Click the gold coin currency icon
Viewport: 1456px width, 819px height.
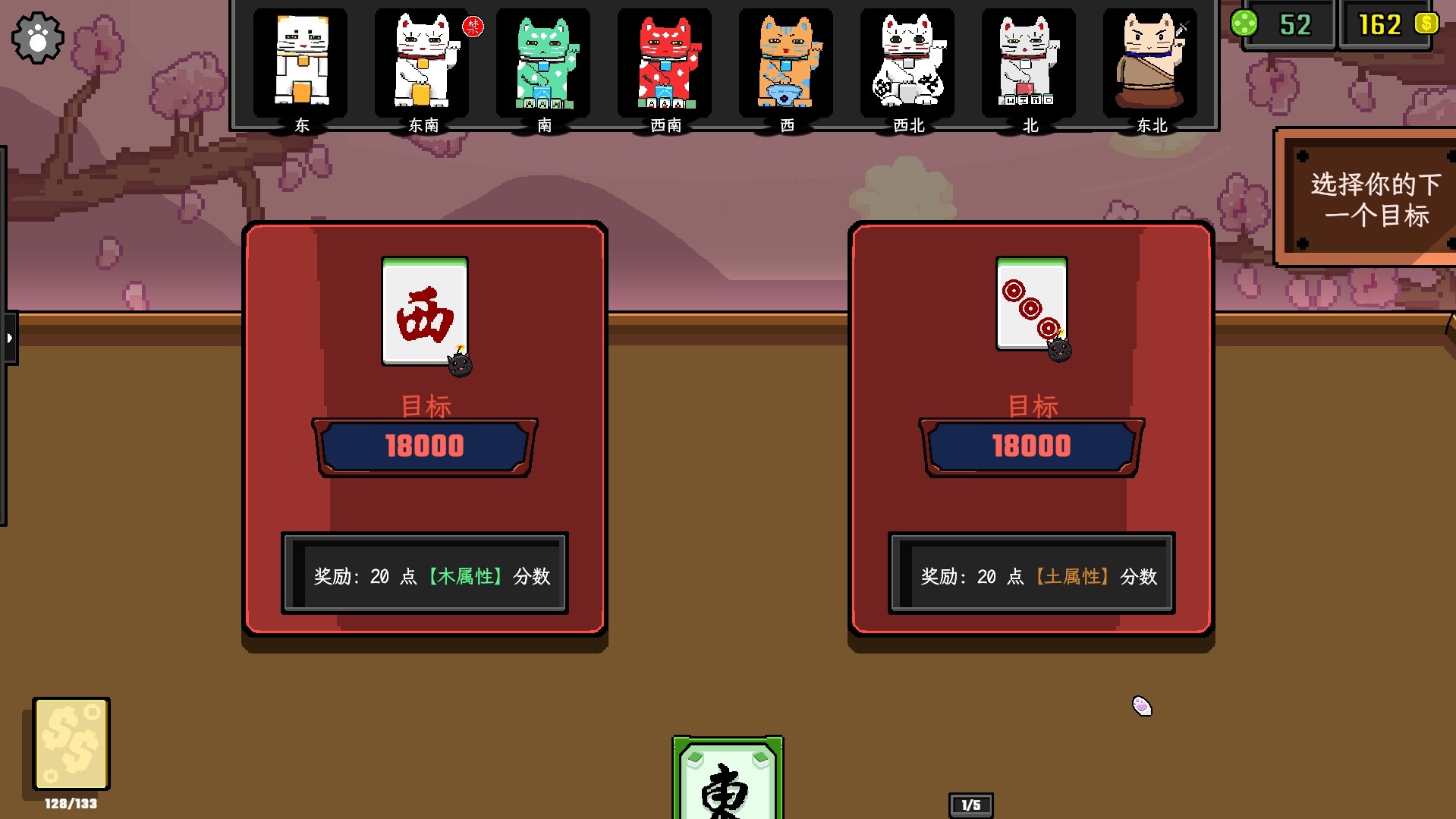point(1429,24)
